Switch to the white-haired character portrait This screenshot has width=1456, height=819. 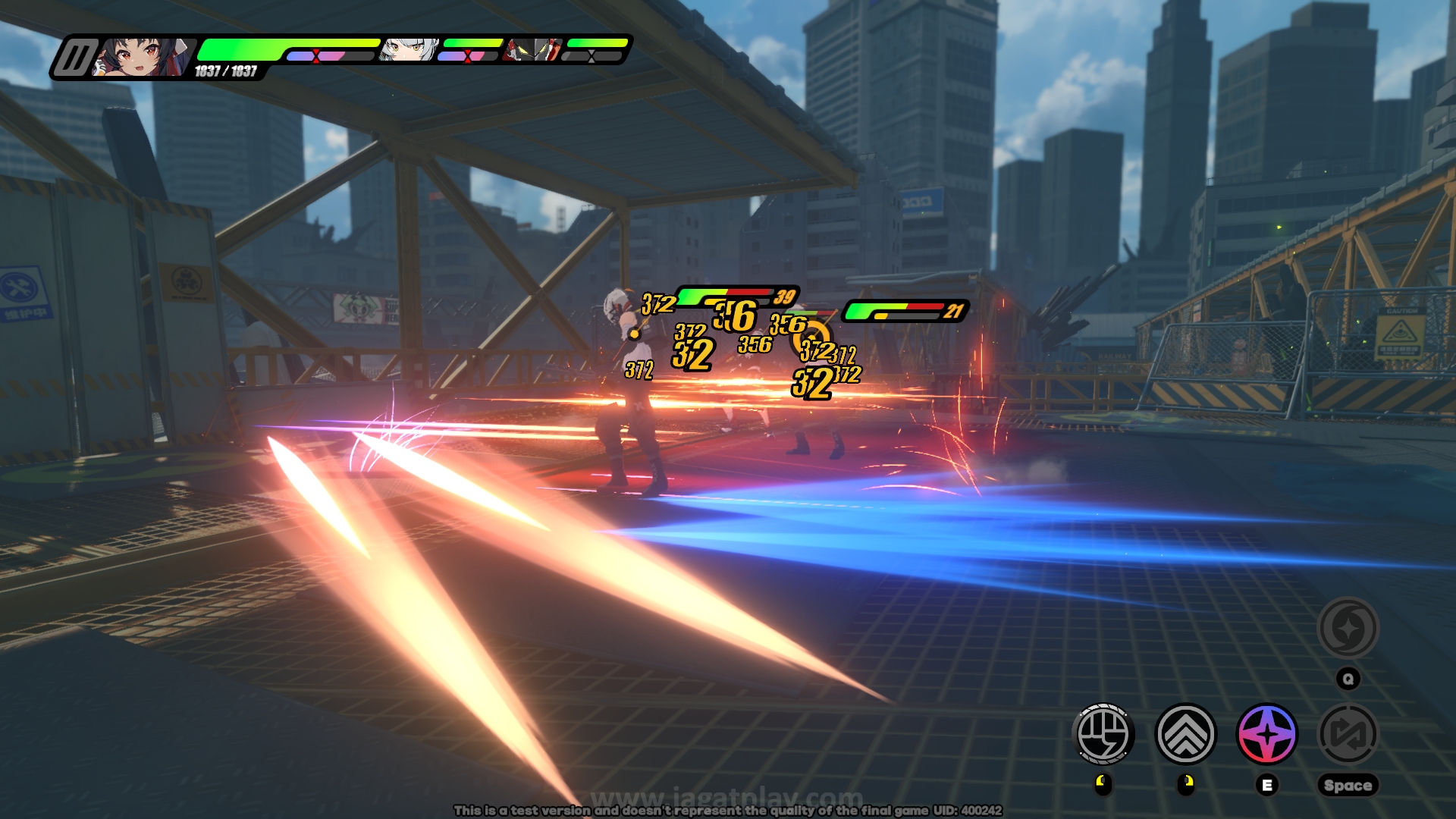[409, 50]
